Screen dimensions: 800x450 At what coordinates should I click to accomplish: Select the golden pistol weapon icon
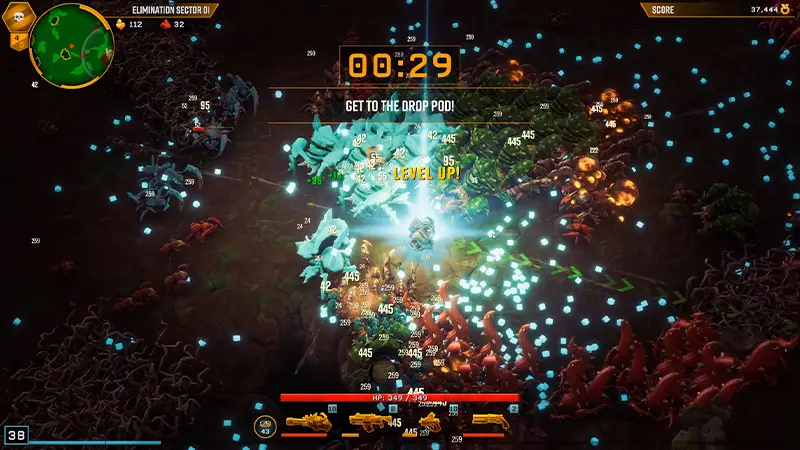(x=431, y=421)
